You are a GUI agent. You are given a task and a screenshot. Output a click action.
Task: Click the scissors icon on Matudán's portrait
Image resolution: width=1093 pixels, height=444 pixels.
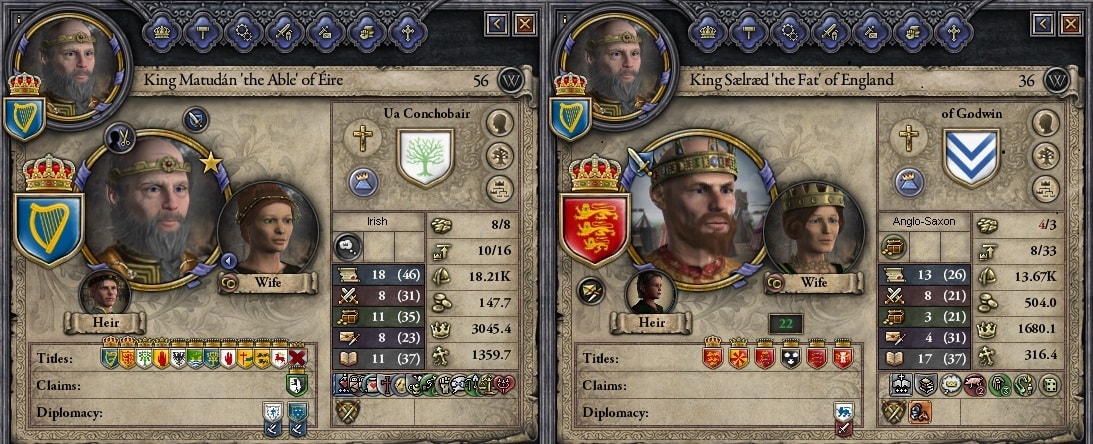pos(120,138)
